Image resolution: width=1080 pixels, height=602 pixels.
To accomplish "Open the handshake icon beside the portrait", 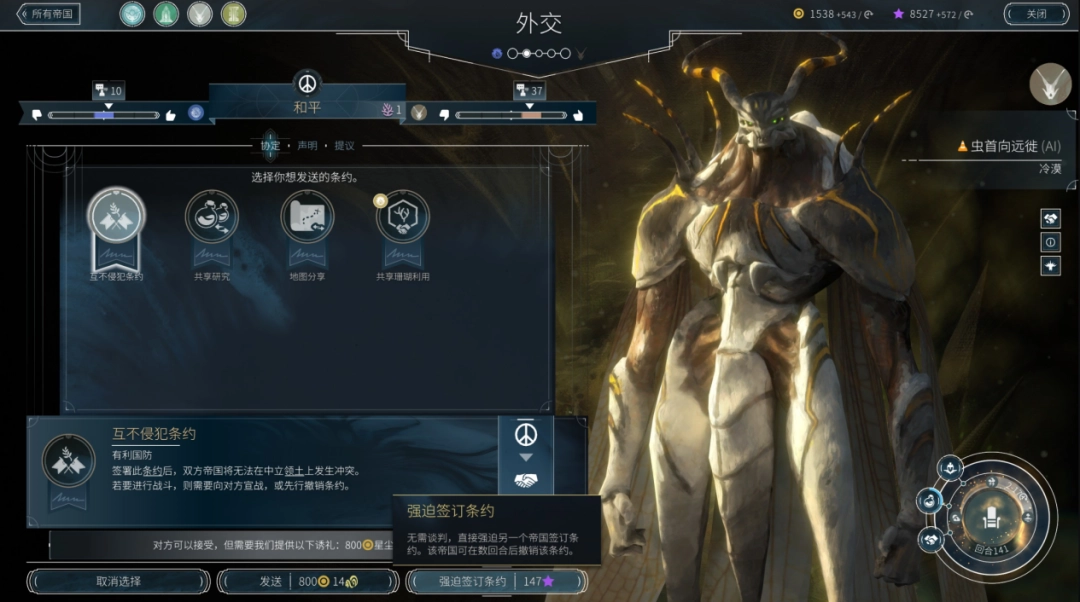I will pos(1051,218).
